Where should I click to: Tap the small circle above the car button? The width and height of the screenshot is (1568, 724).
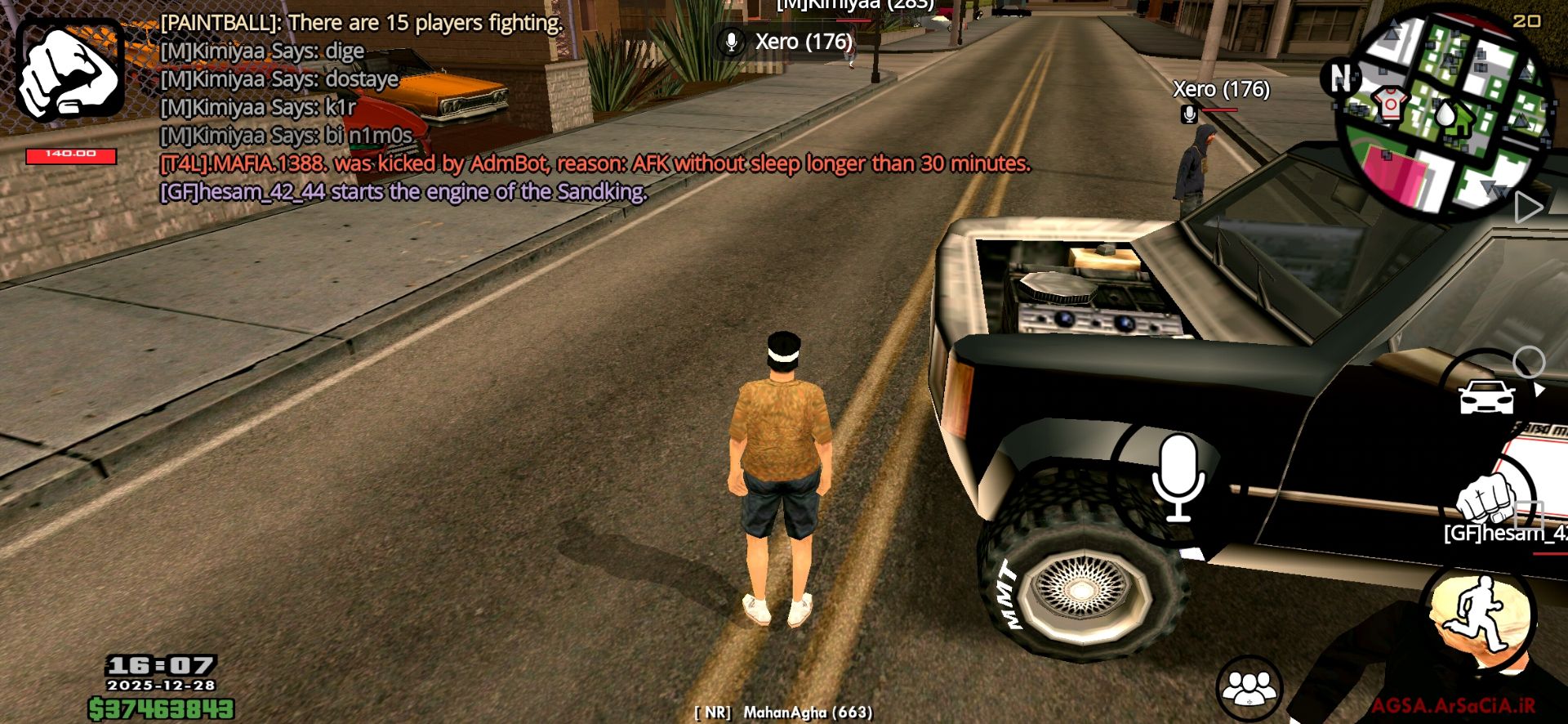click(x=1528, y=361)
